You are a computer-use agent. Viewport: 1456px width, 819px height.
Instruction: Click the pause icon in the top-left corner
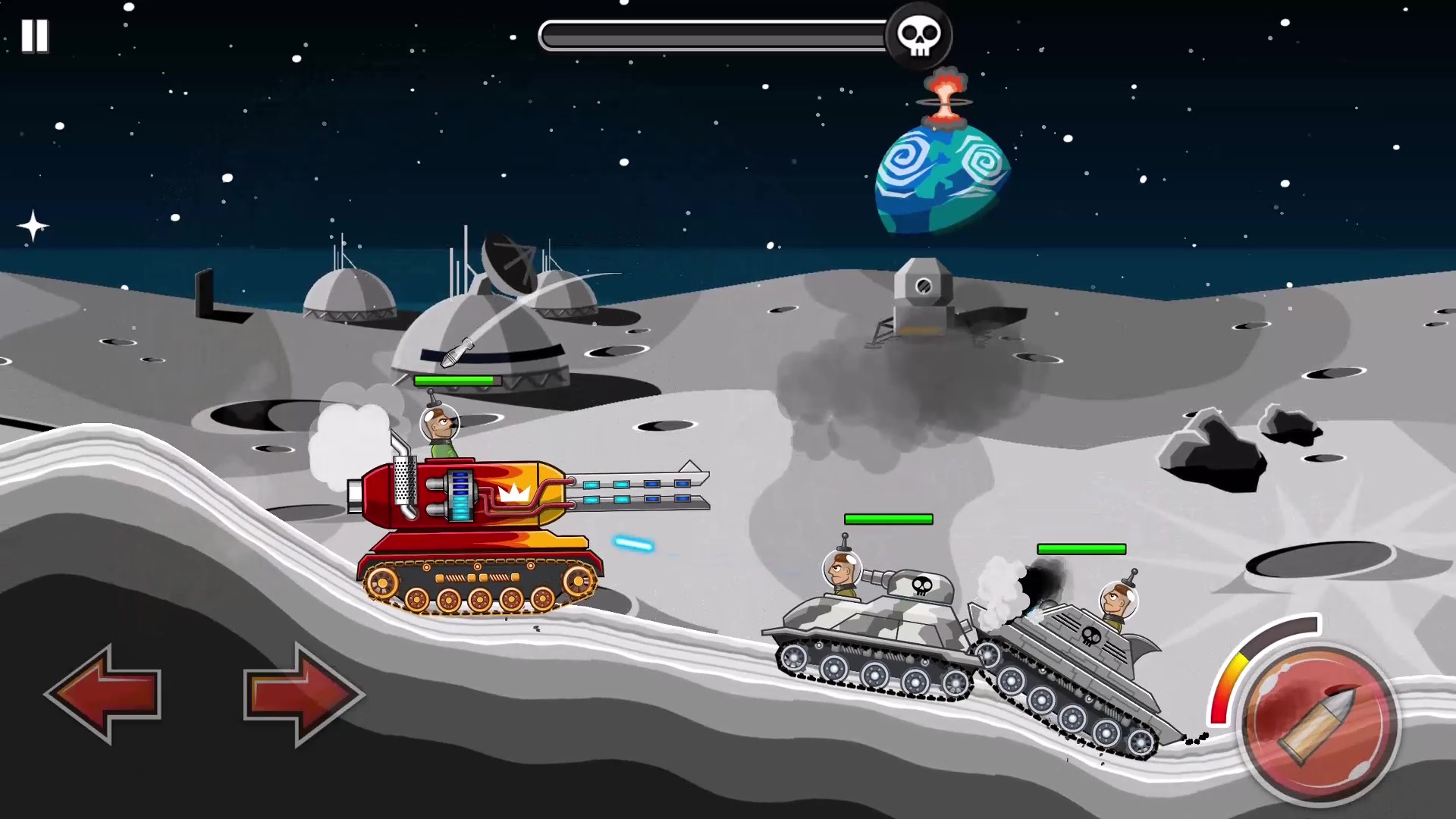pyautogui.click(x=35, y=36)
